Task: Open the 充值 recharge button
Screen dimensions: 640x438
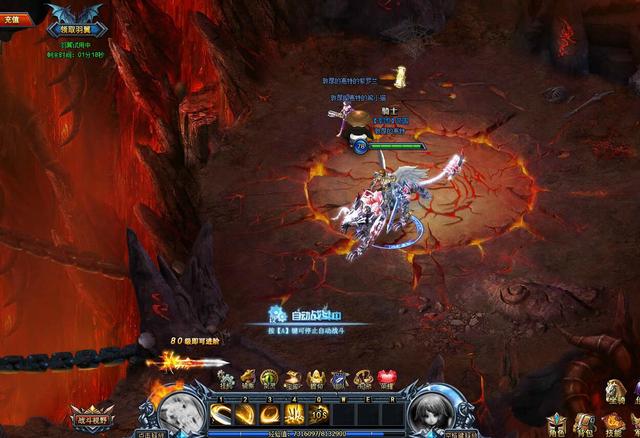Action: (x=15, y=18)
